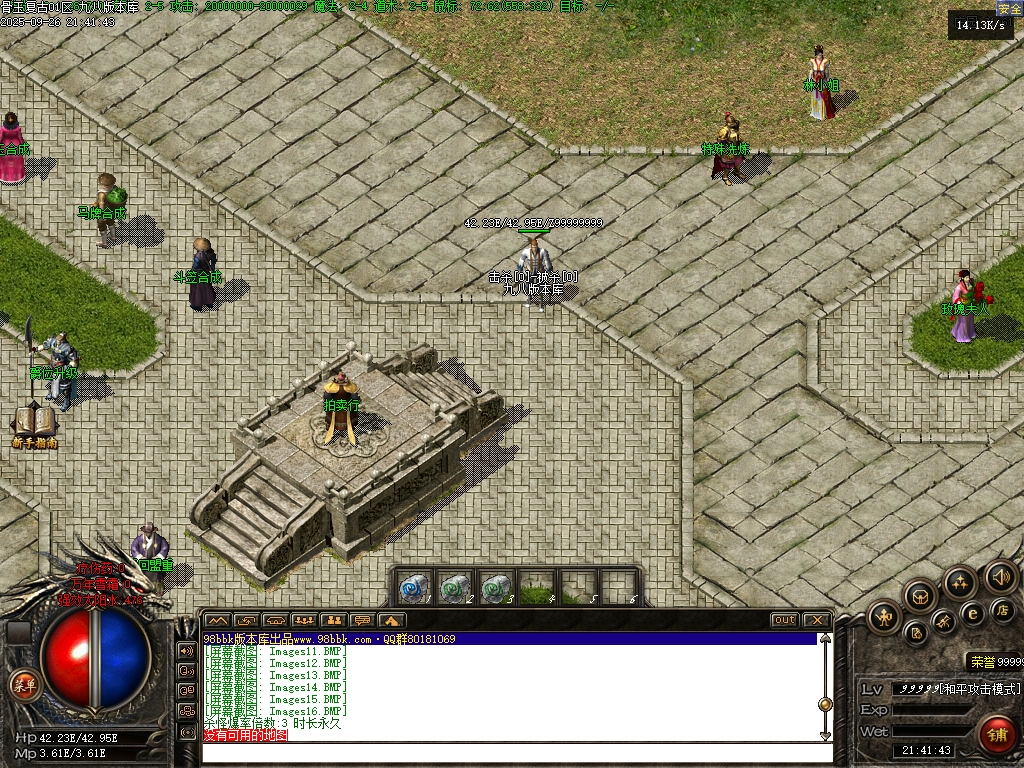1024x768 pixels.
Task: Click the 安全 safe zone indicator
Action: [1009, 8]
